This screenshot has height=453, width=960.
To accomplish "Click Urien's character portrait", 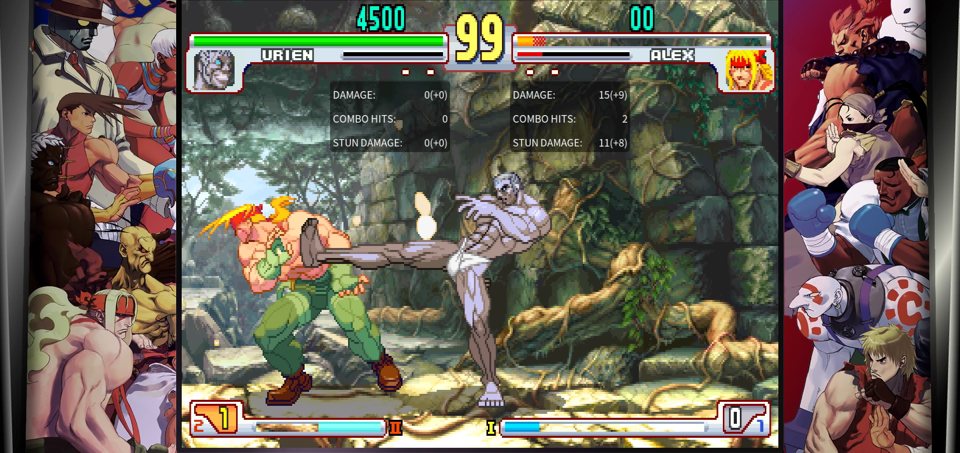I will 213,70.
